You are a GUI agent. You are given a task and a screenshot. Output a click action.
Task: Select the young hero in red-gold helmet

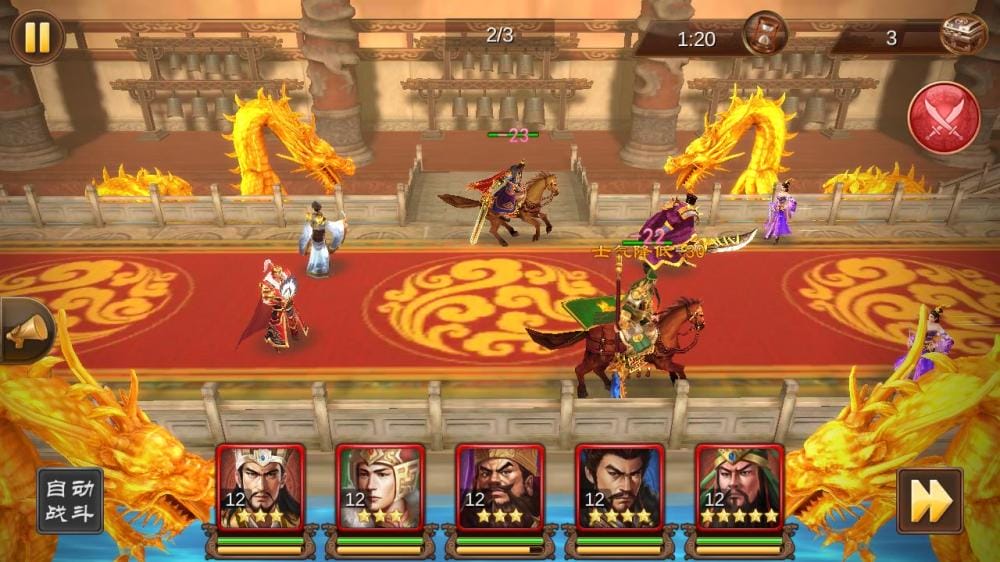[380, 487]
